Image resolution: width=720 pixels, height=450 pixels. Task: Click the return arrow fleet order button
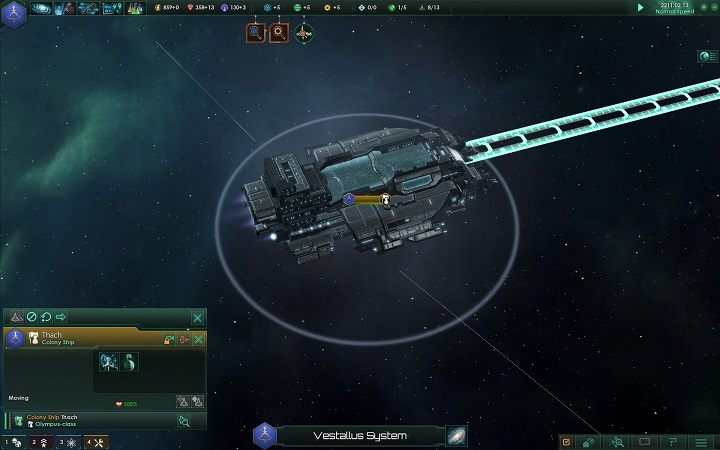coord(46,317)
